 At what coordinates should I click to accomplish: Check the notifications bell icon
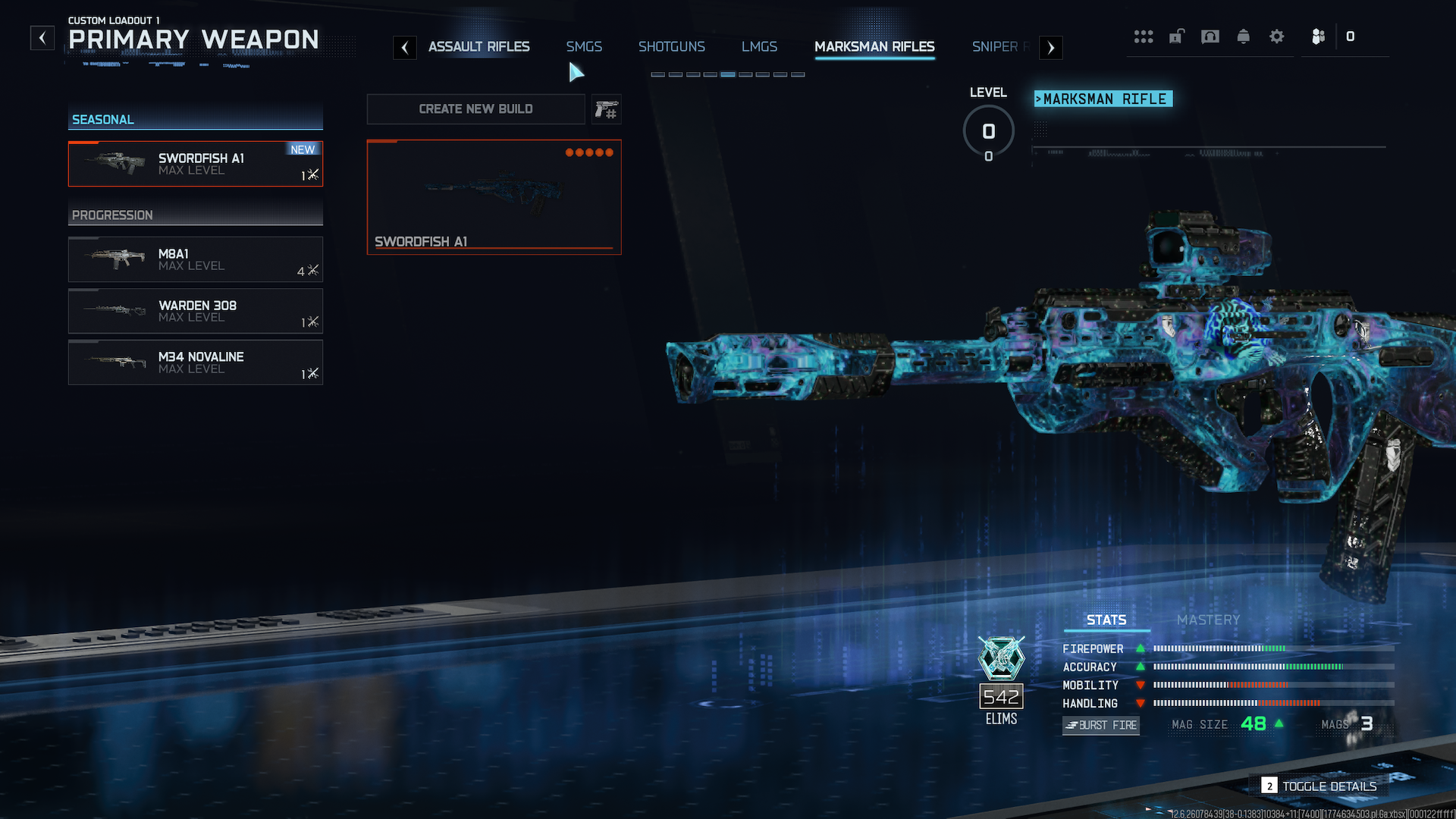(x=1243, y=36)
